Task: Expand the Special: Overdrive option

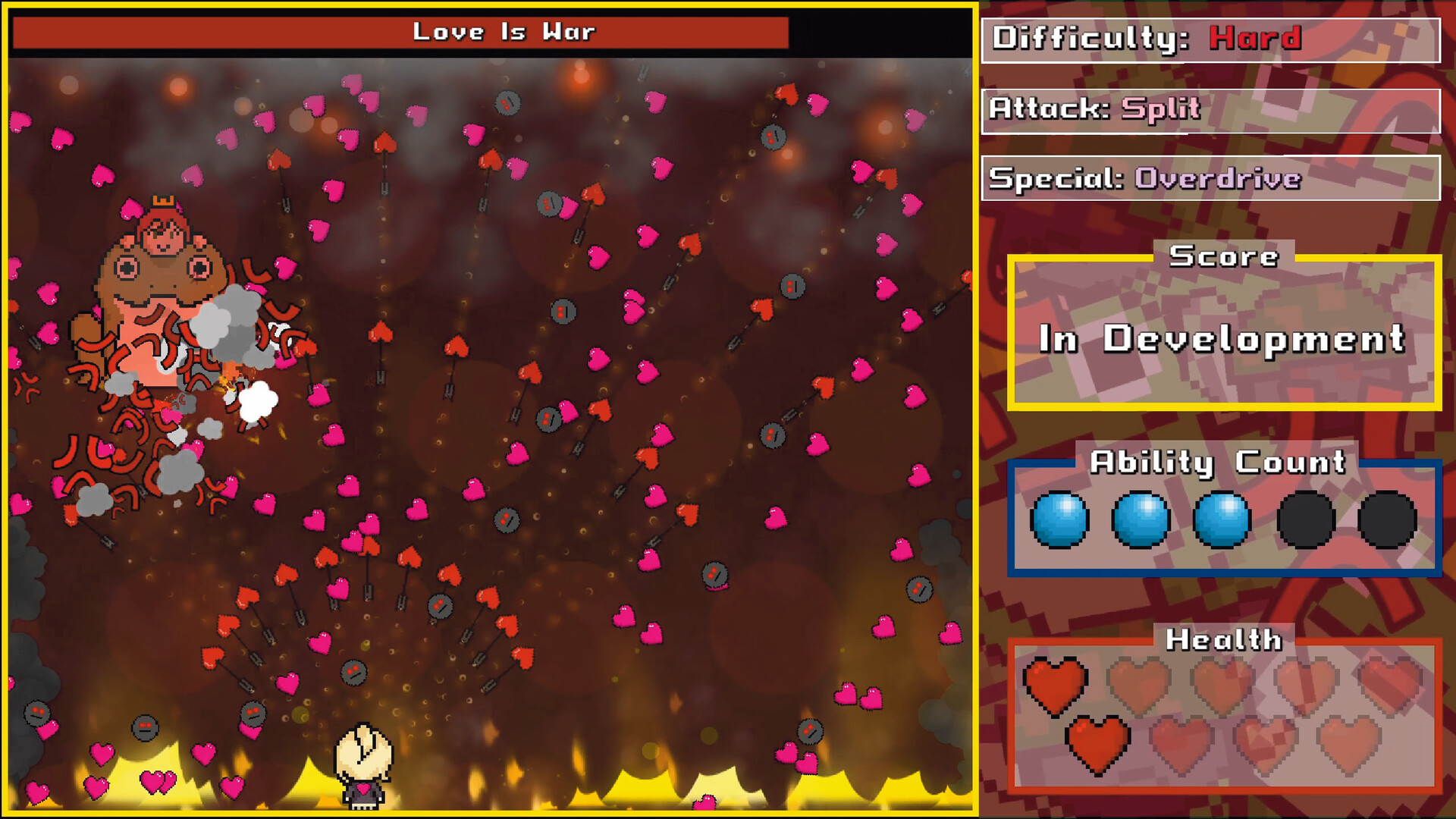Action: pos(1211,180)
